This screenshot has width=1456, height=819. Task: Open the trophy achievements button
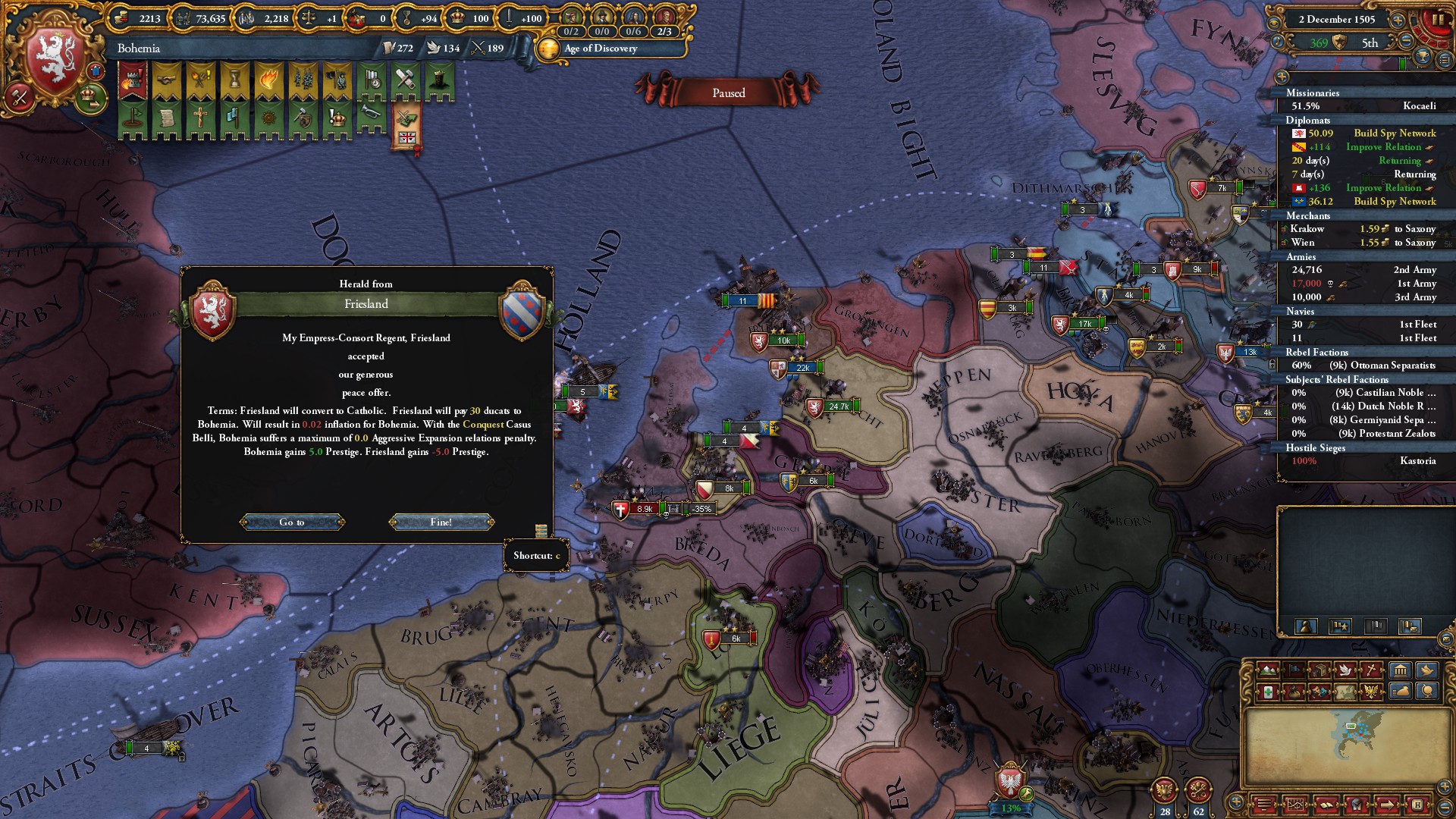pos(1423,56)
